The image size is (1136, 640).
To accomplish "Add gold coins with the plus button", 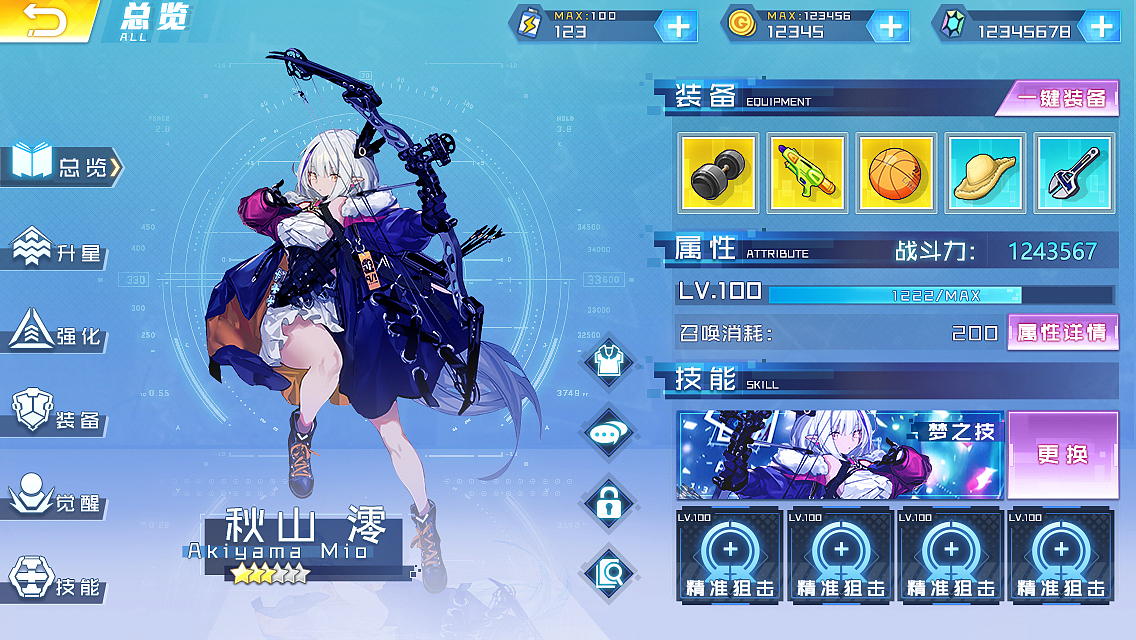I will coord(889,26).
